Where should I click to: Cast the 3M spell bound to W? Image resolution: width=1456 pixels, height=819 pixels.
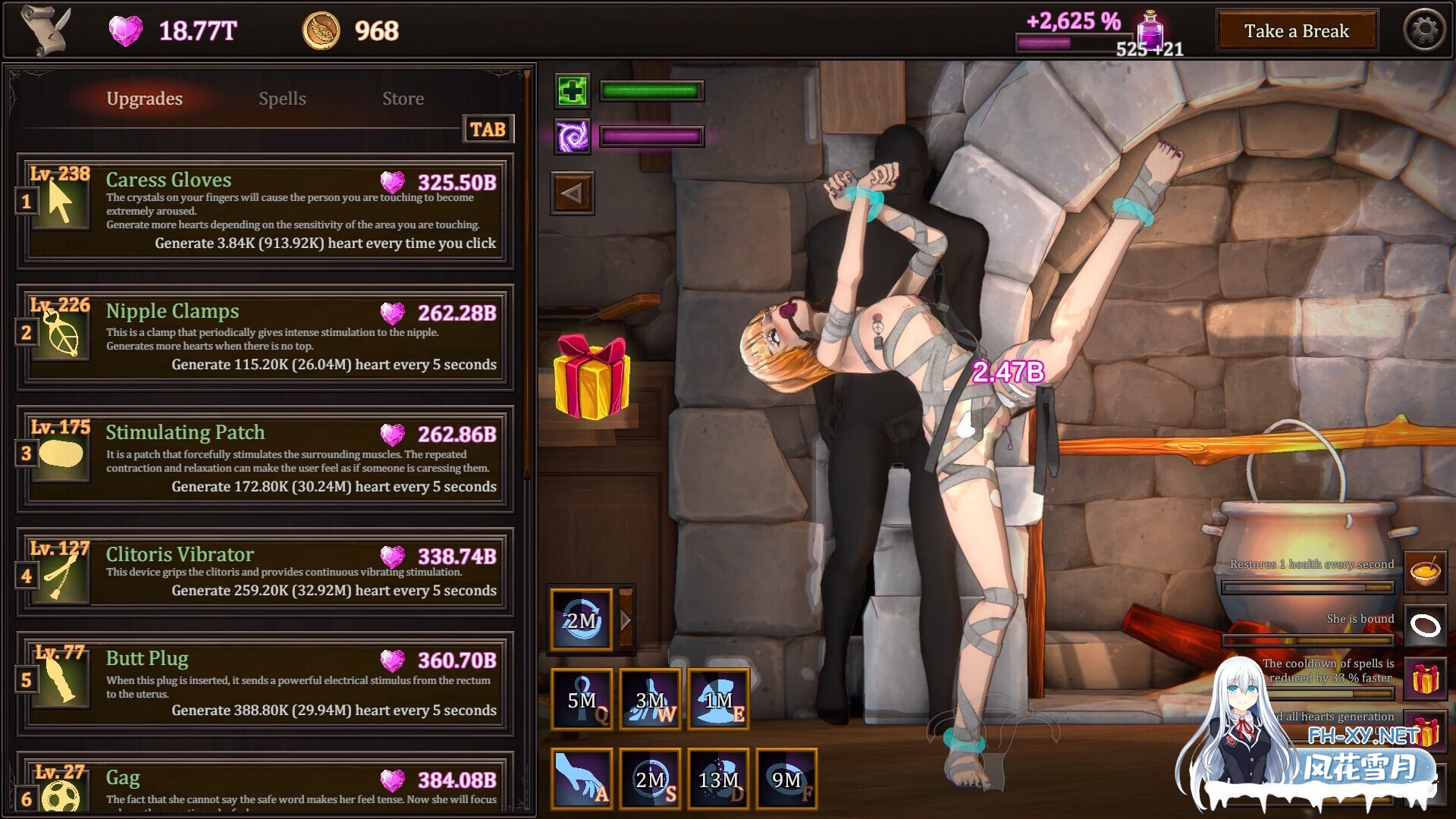pyautogui.click(x=649, y=698)
